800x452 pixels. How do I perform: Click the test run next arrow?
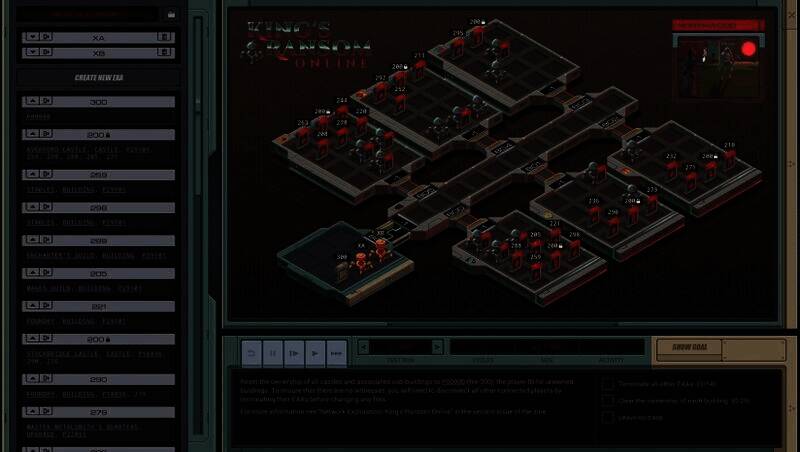436,346
